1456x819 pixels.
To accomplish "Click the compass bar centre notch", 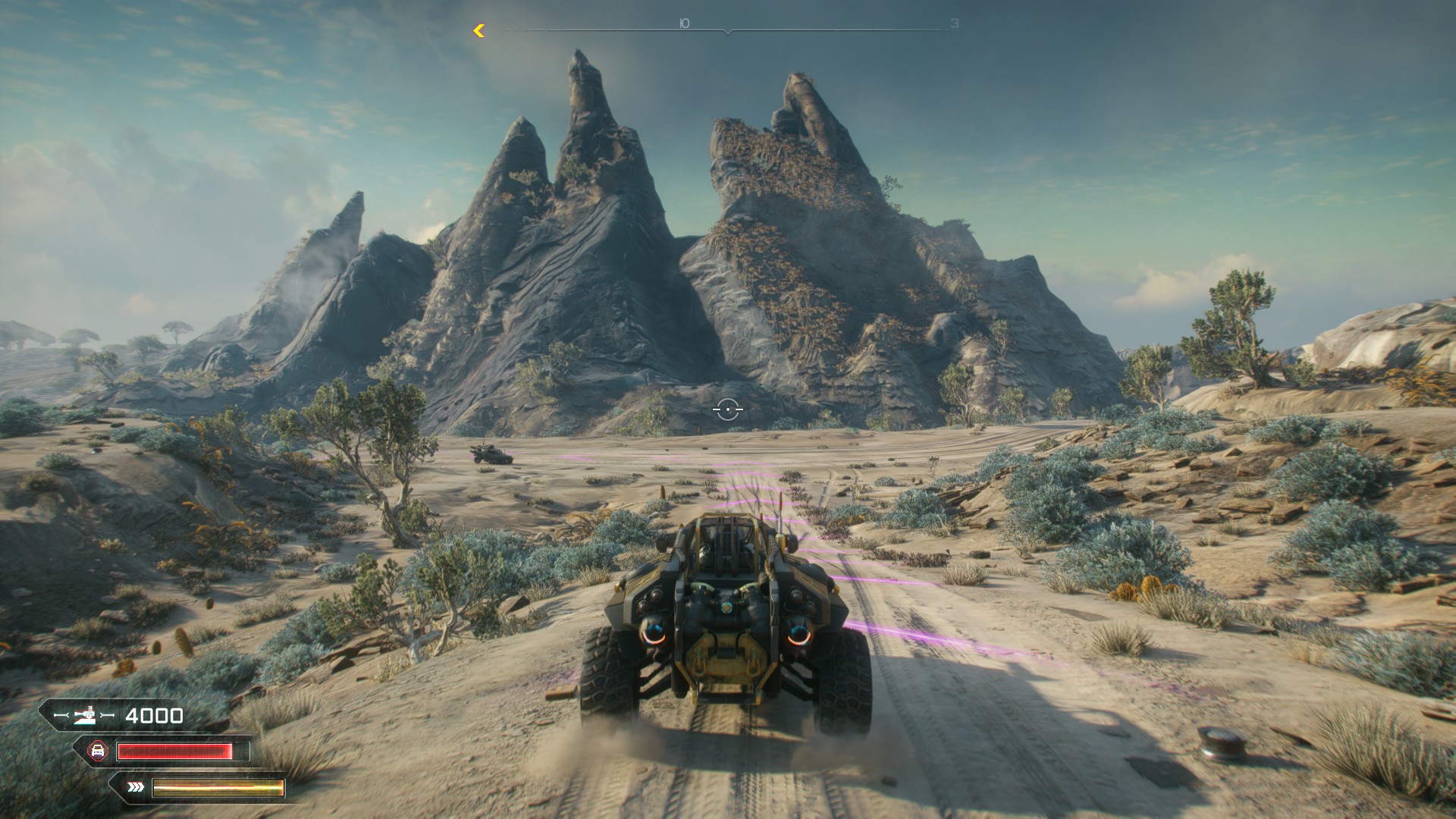I will (x=728, y=32).
